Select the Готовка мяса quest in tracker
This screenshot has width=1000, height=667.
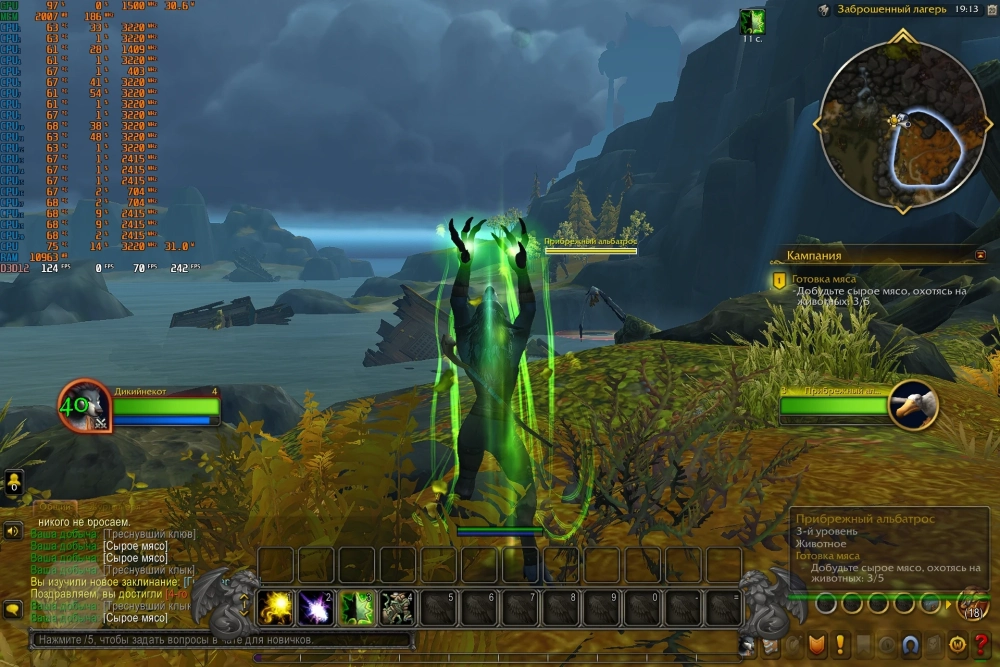pyautogui.click(x=825, y=280)
